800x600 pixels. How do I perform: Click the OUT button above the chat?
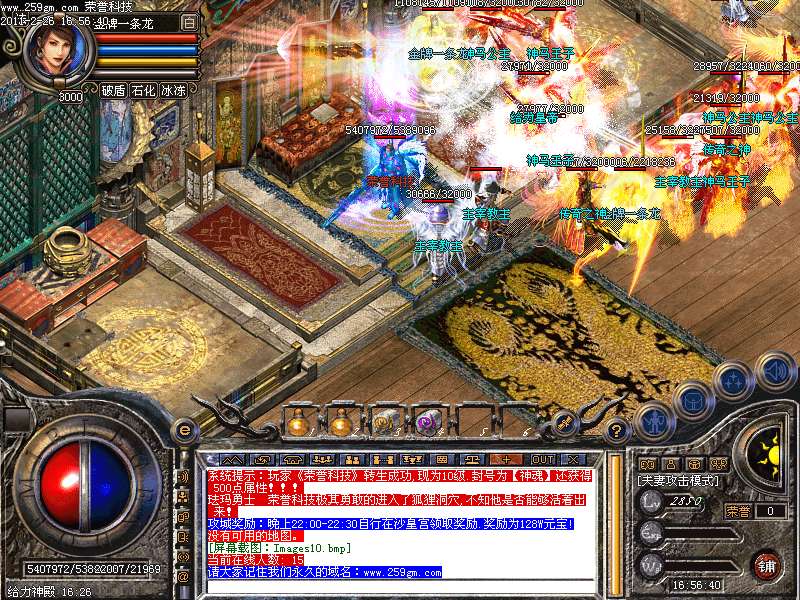[543, 459]
